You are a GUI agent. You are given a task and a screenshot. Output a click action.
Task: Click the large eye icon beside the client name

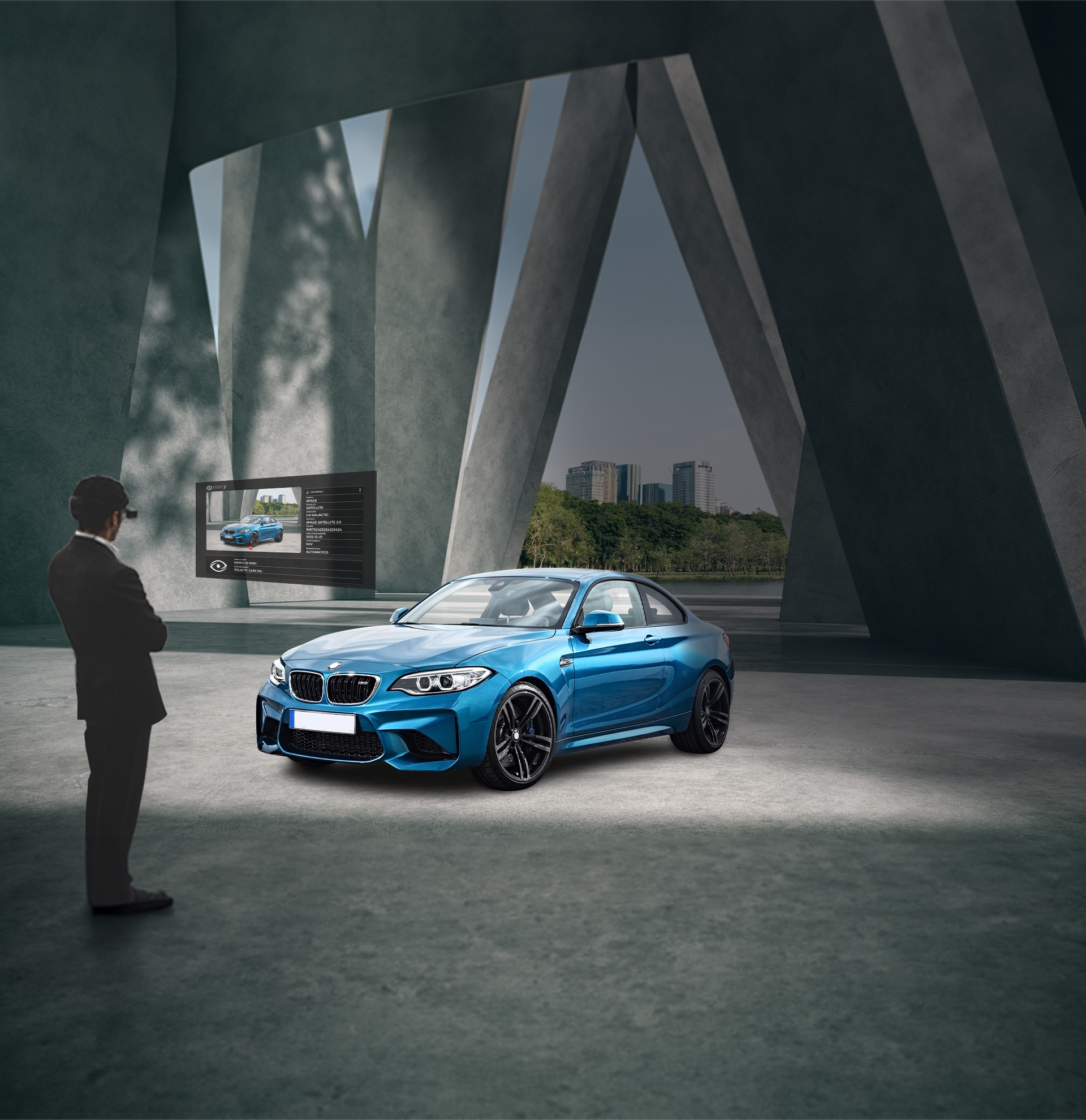(x=218, y=566)
